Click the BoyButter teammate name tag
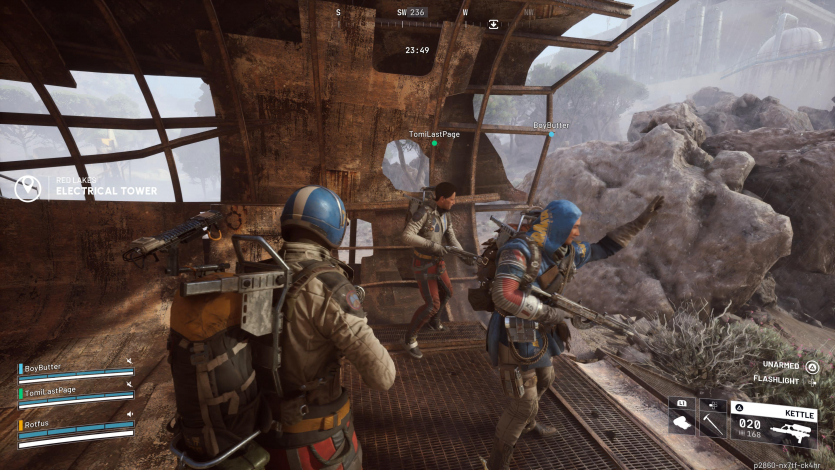This screenshot has height=470, width=835. click(551, 126)
